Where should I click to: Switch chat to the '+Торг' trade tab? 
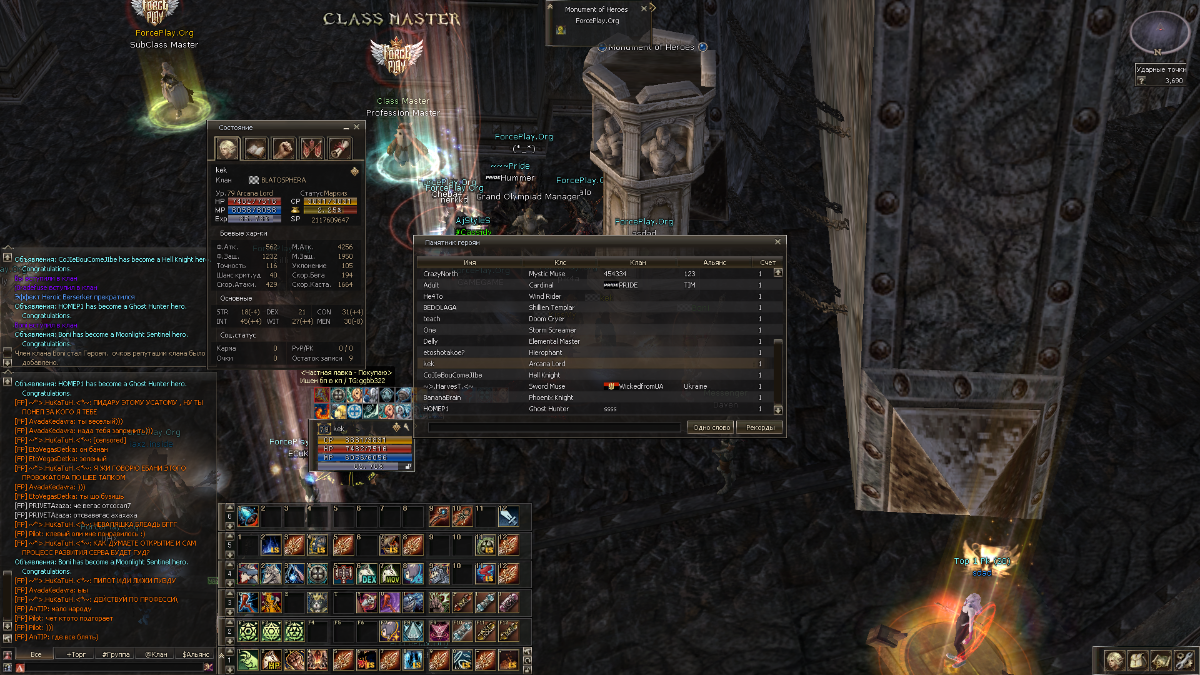76,654
